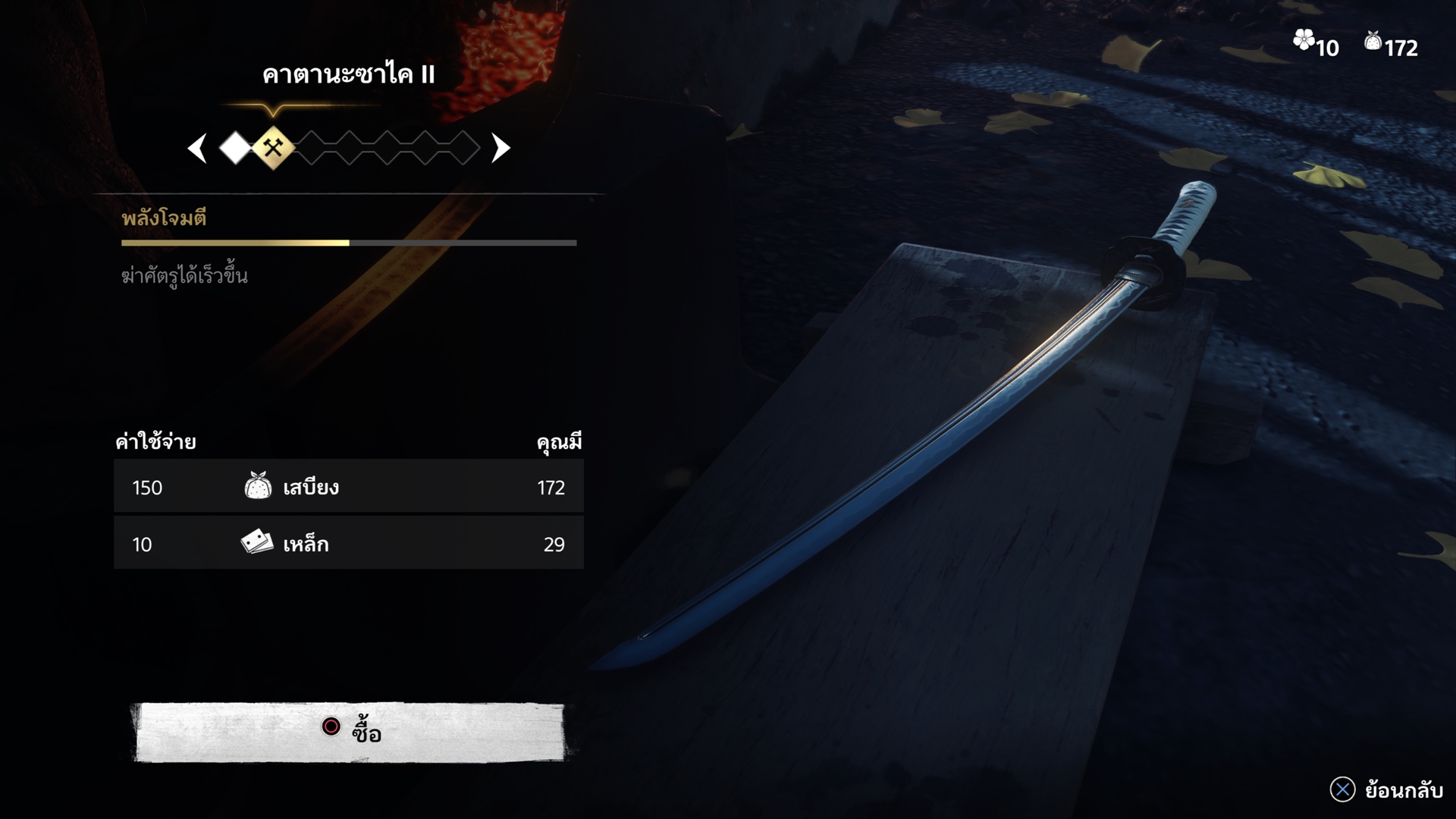Select the gold hammer upgrade diamond
This screenshot has width=1456, height=819.
click(273, 148)
